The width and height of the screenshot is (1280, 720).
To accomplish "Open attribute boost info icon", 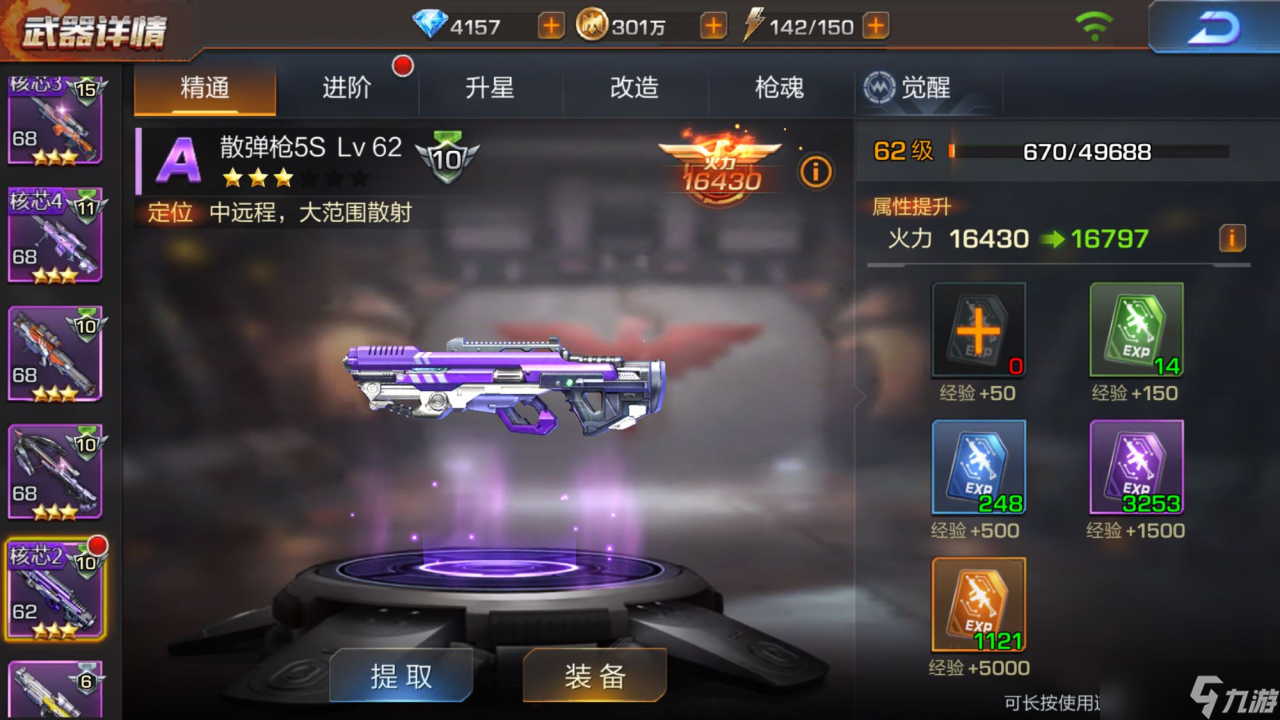I will click(x=1232, y=238).
